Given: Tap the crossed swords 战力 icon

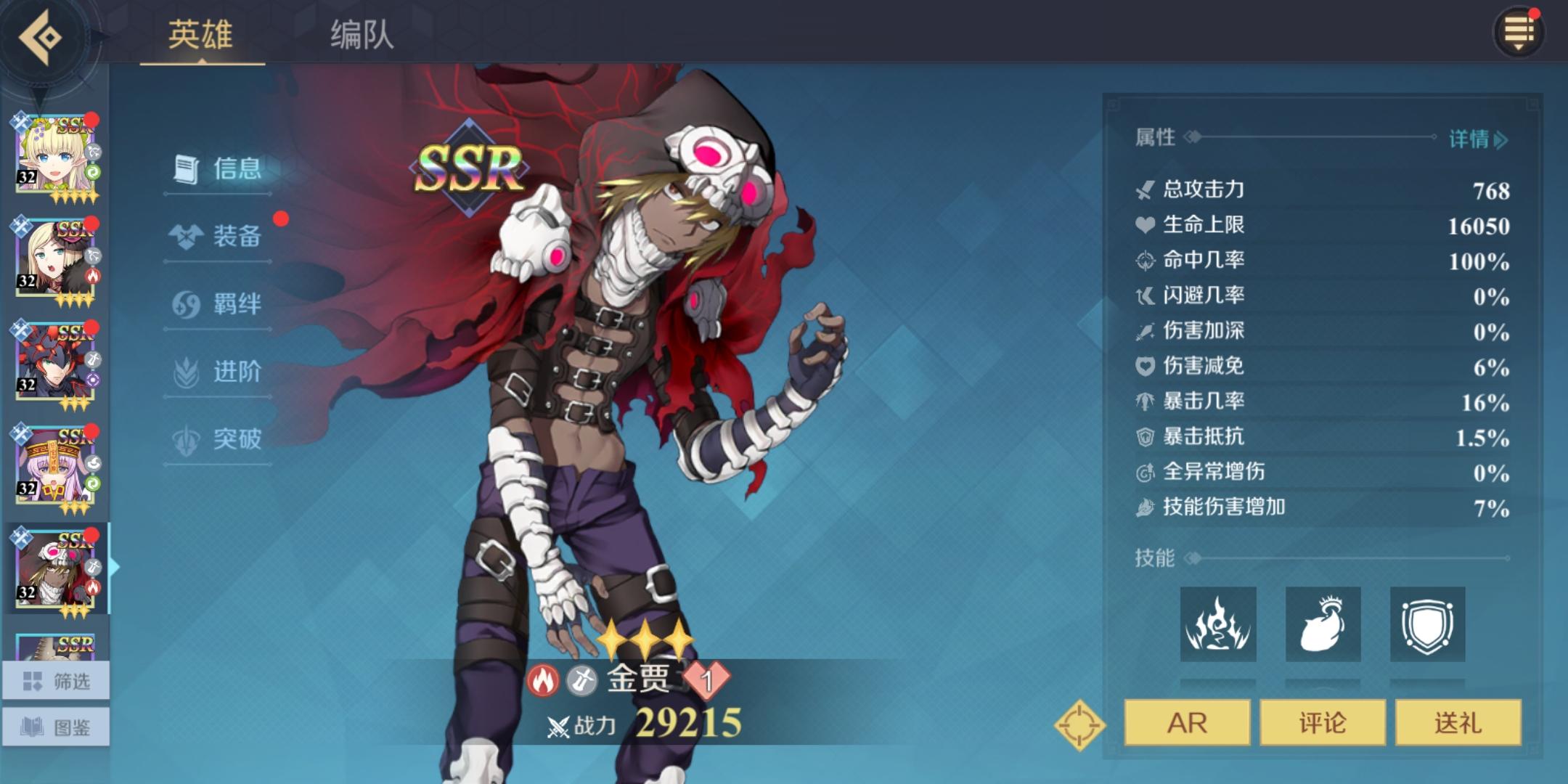Looking at the screenshot, I should [x=559, y=726].
